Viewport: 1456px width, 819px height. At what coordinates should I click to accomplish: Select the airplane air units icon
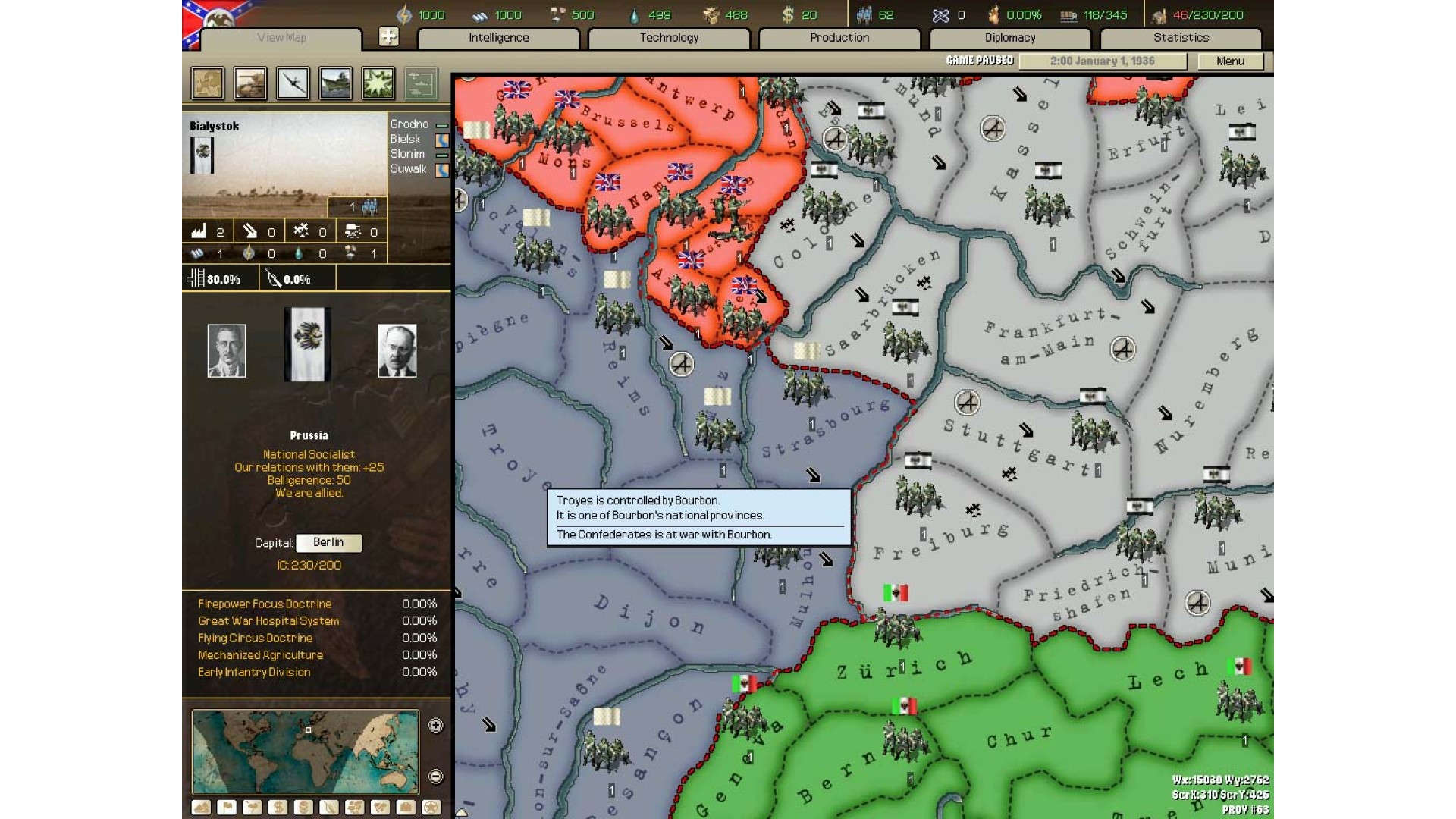293,83
